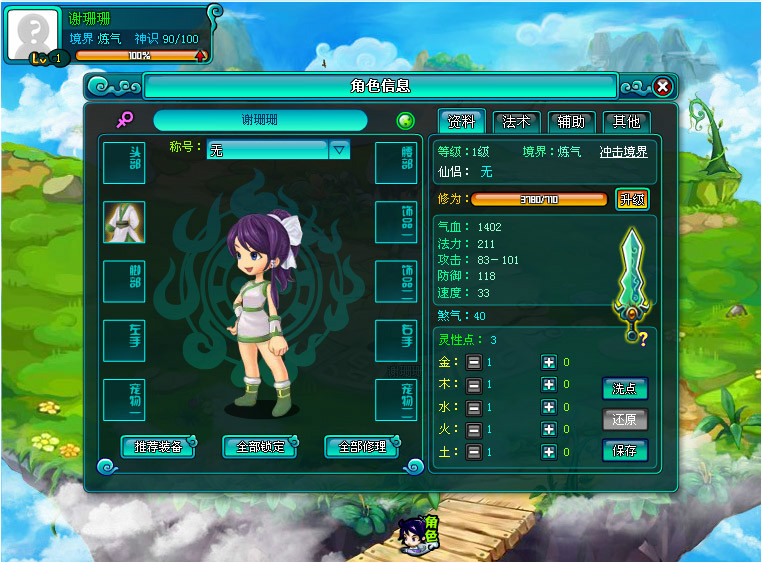Switch to the 法术 tab
The height and width of the screenshot is (562, 762).
pos(517,122)
